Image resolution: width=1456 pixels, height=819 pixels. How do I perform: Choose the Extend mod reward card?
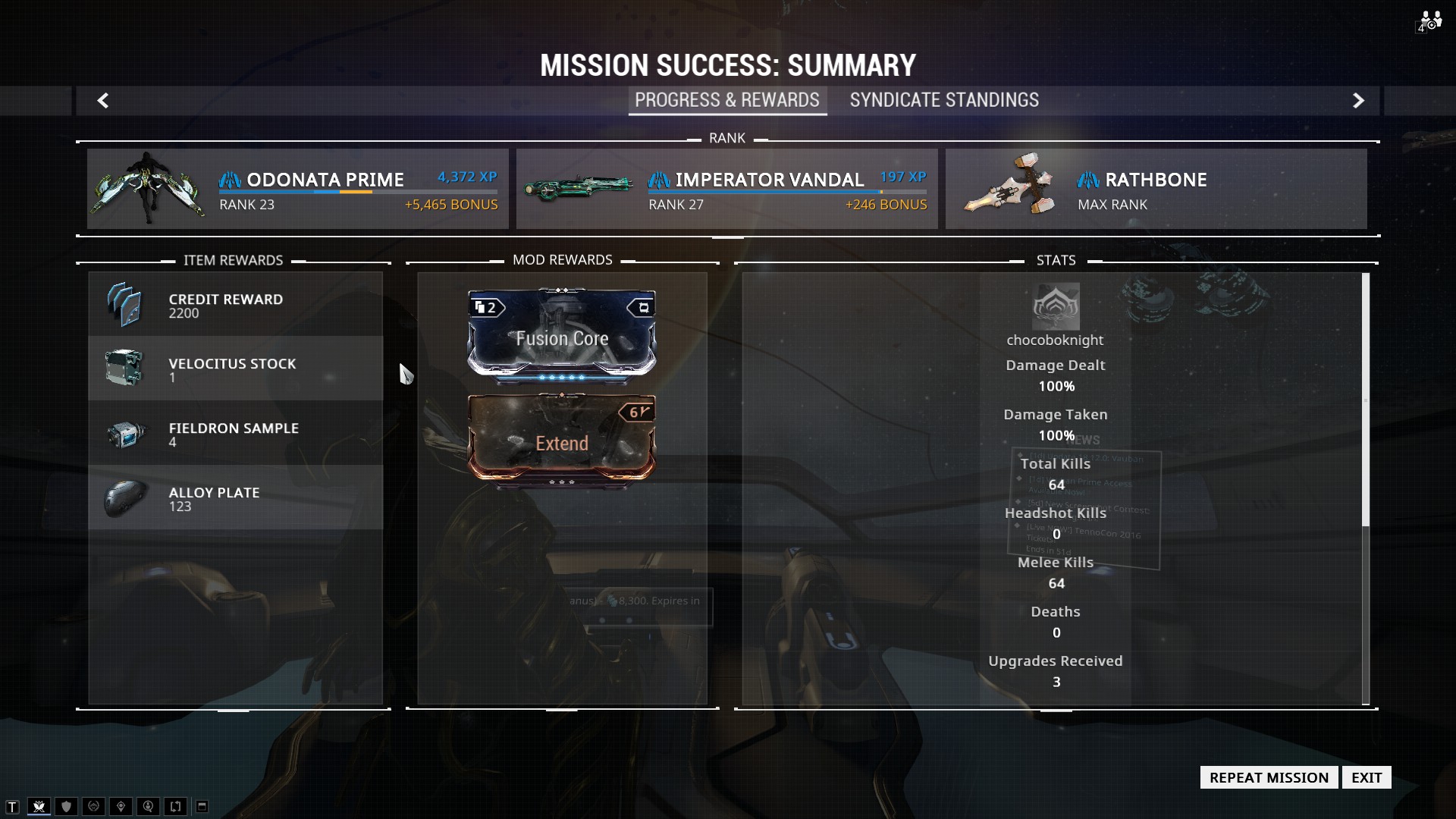coord(562,438)
